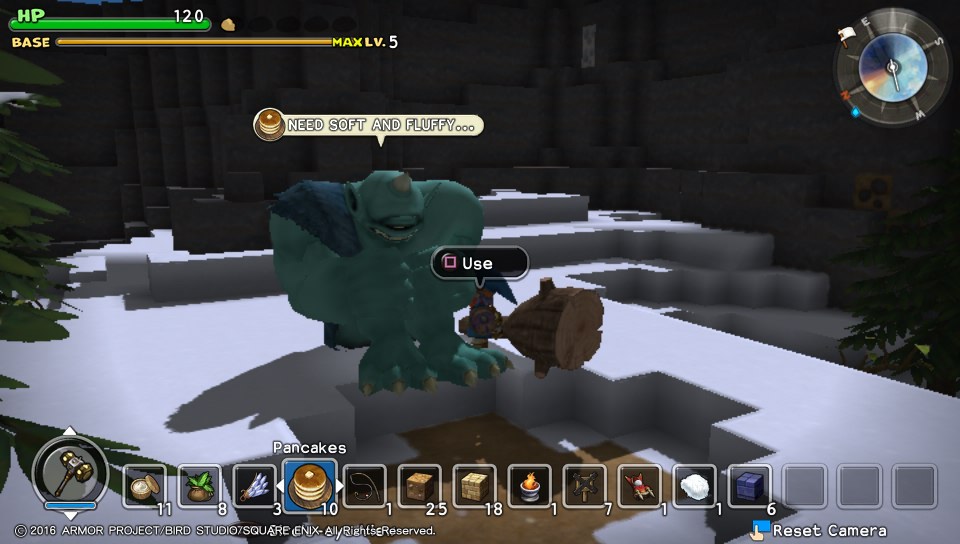Select the Pancakes hotbar slot

(310, 486)
